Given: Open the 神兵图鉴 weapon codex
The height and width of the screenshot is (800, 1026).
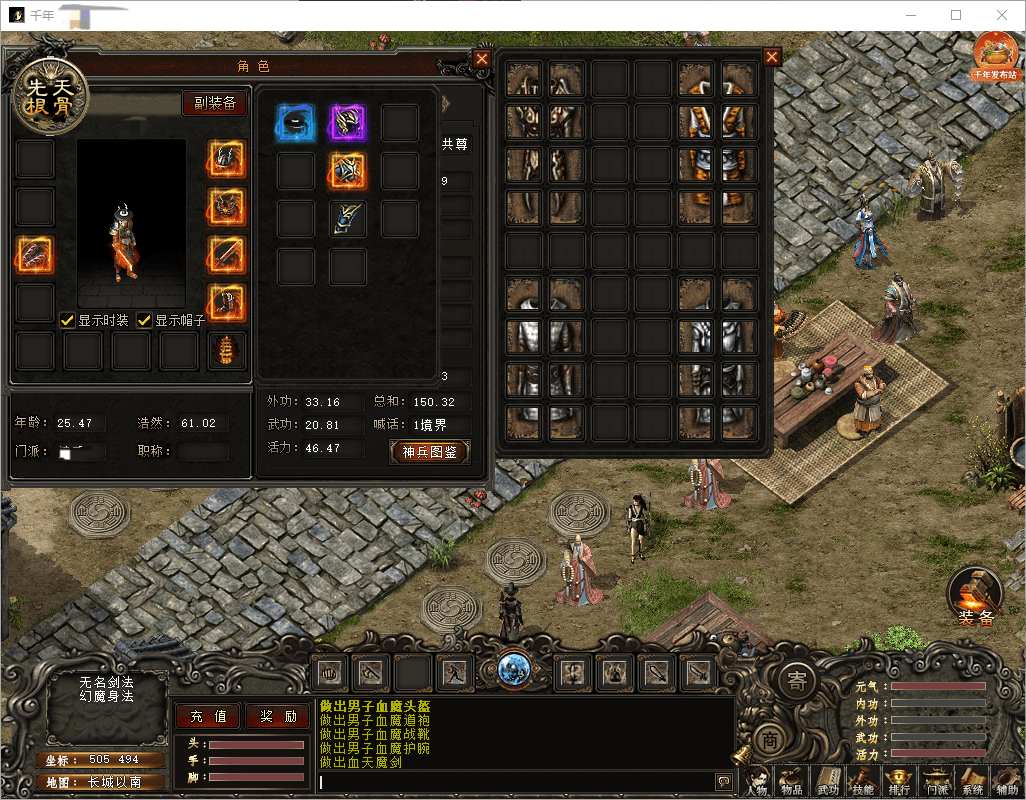Looking at the screenshot, I should pos(429,451).
